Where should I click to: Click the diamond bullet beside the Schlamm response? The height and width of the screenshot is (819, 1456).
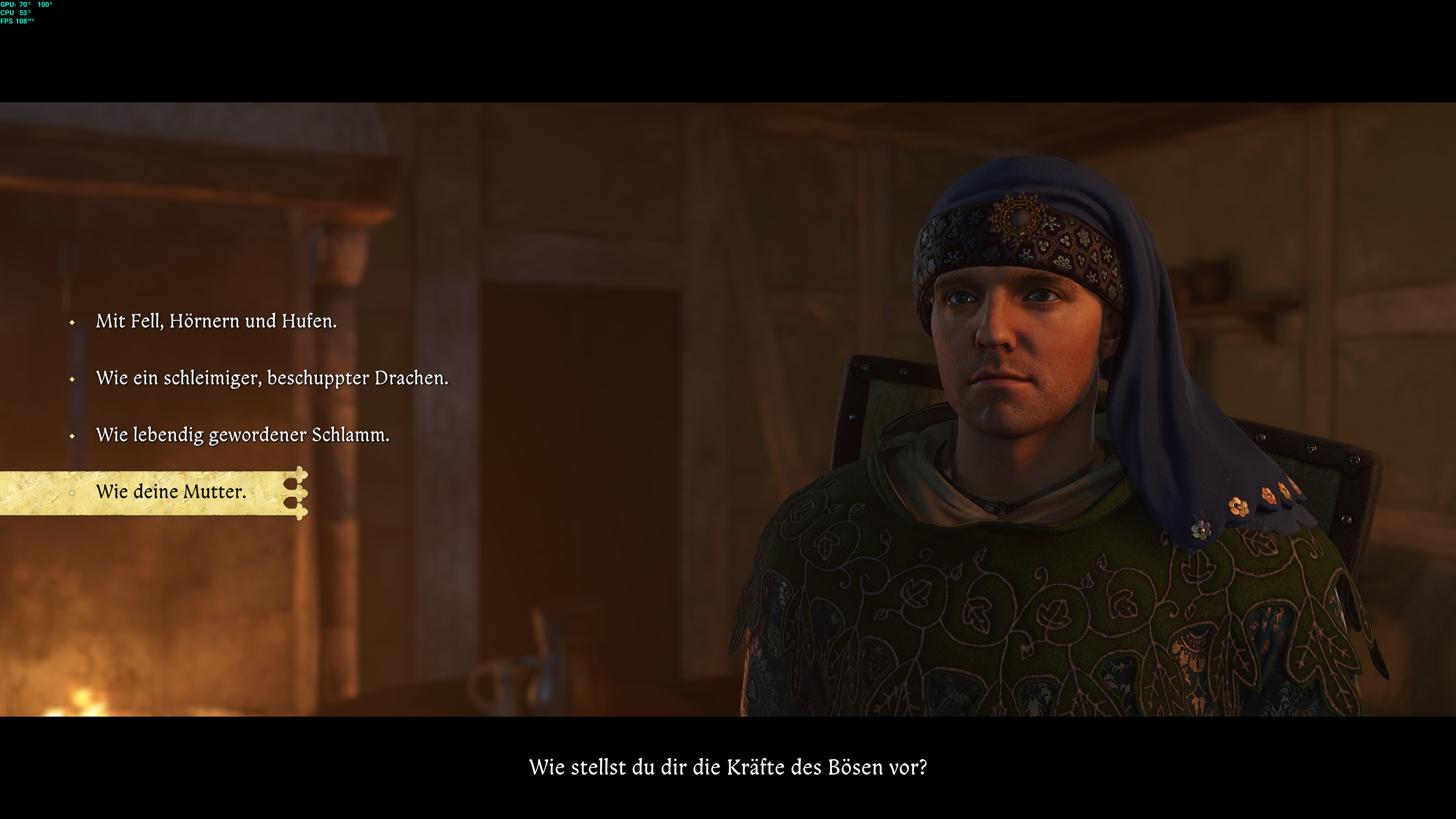tap(72, 436)
